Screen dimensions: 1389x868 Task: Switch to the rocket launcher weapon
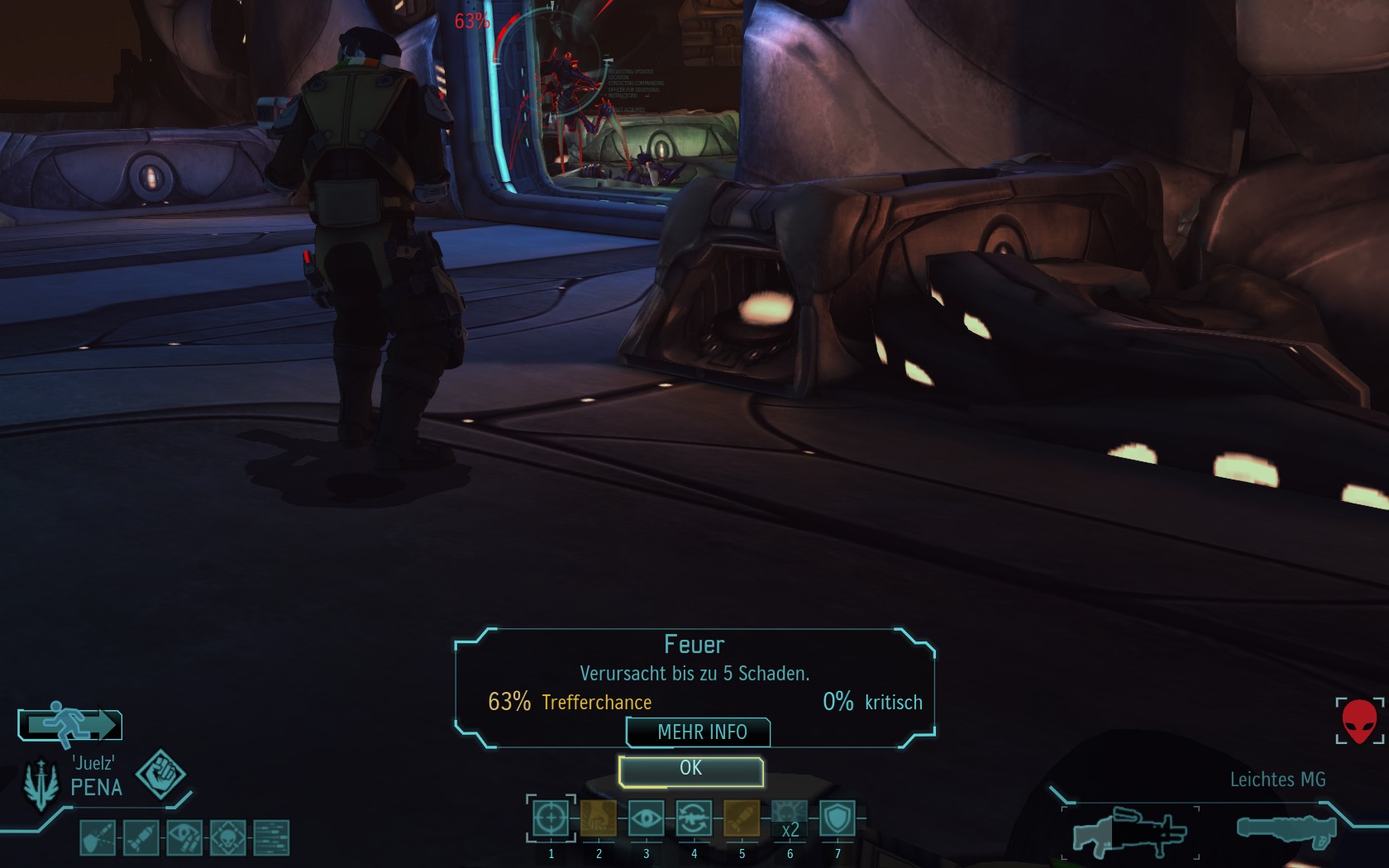click(1286, 830)
